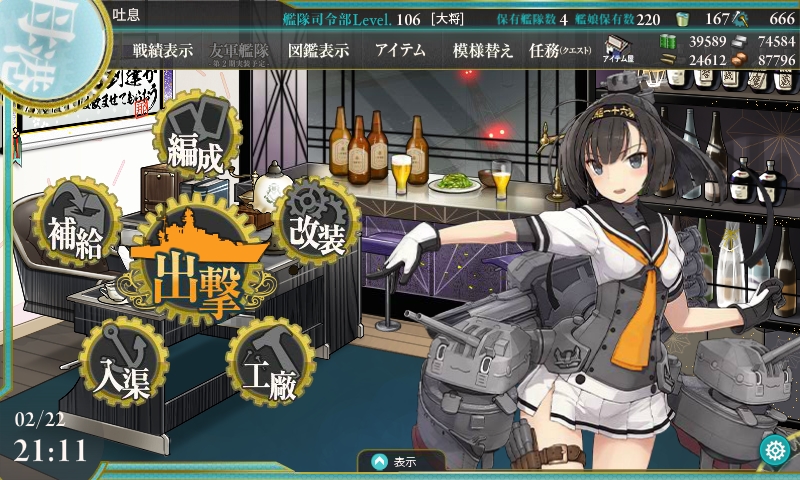Choose 模様替え room redecoration
The height and width of the screenshot is (480, 800).
pyautogui.click(x=483, y=50)
